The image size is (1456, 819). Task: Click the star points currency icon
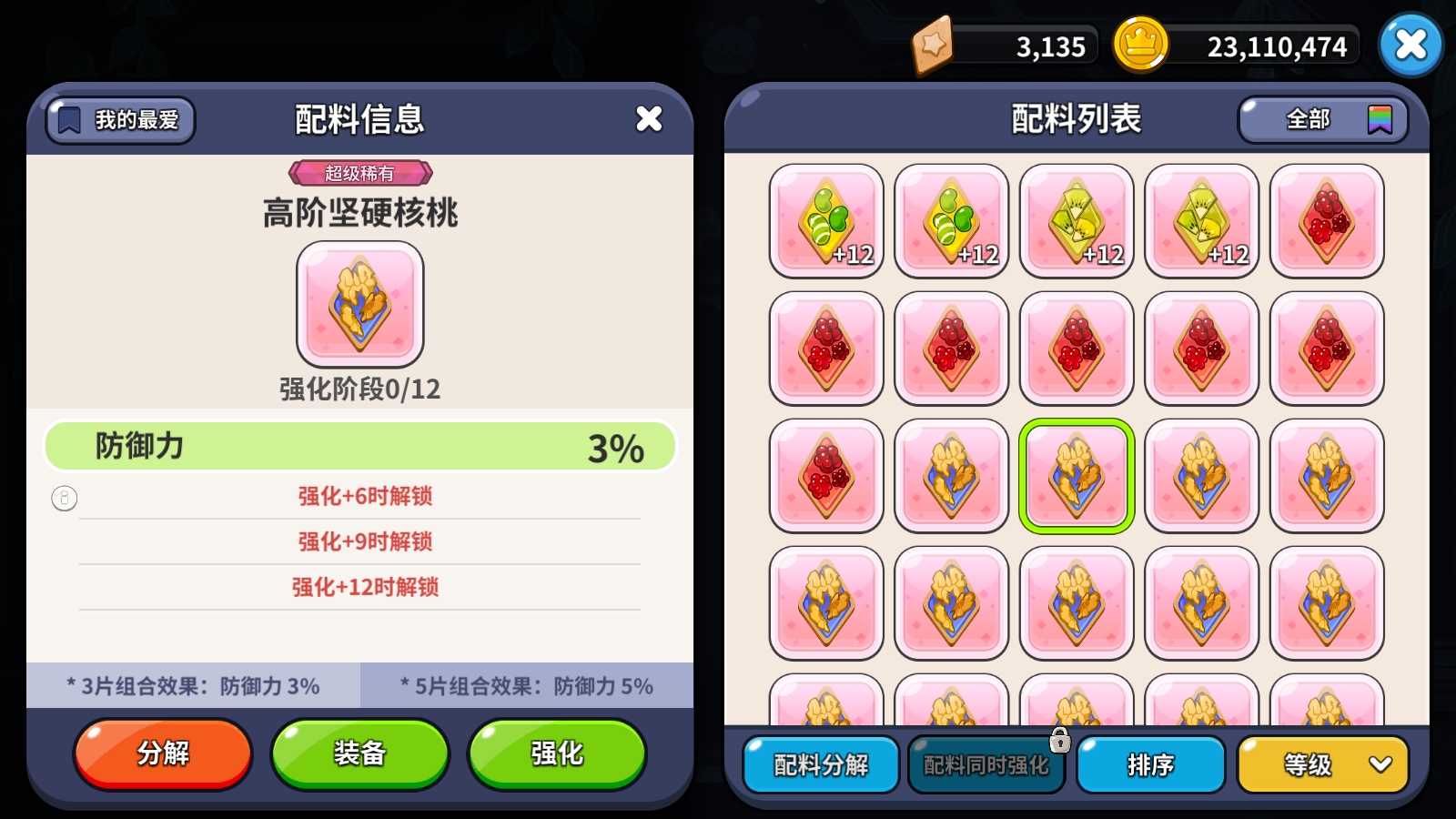(x=932, y=44)
